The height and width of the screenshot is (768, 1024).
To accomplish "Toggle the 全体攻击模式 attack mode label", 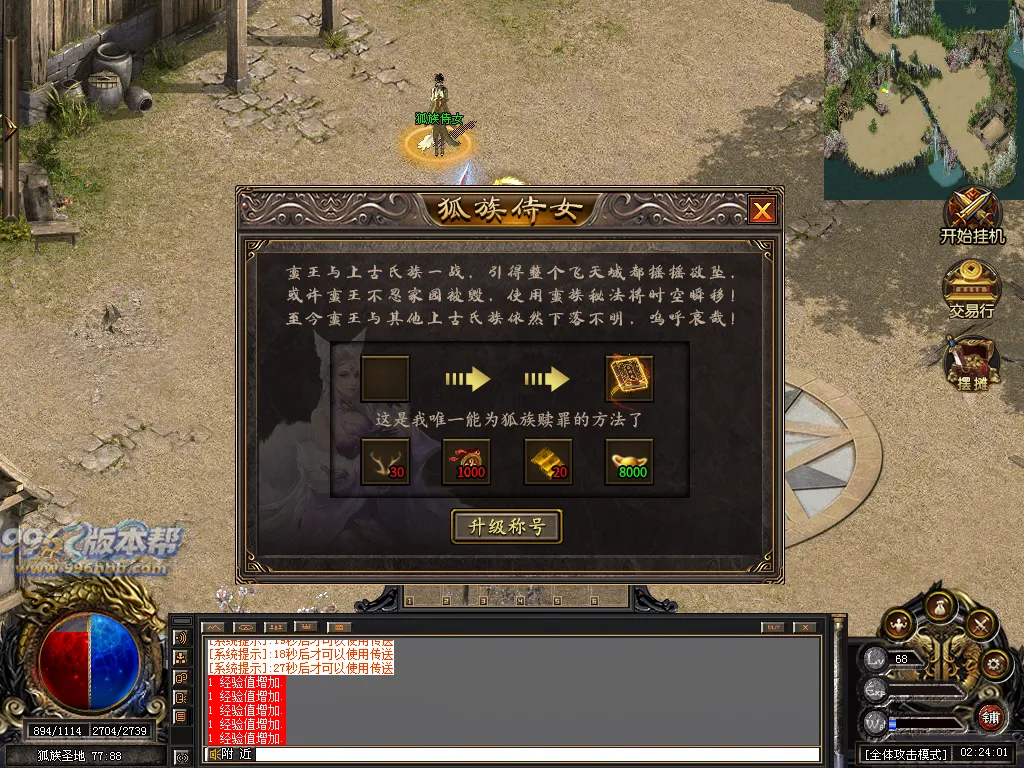I will click(x=905, y=753).
